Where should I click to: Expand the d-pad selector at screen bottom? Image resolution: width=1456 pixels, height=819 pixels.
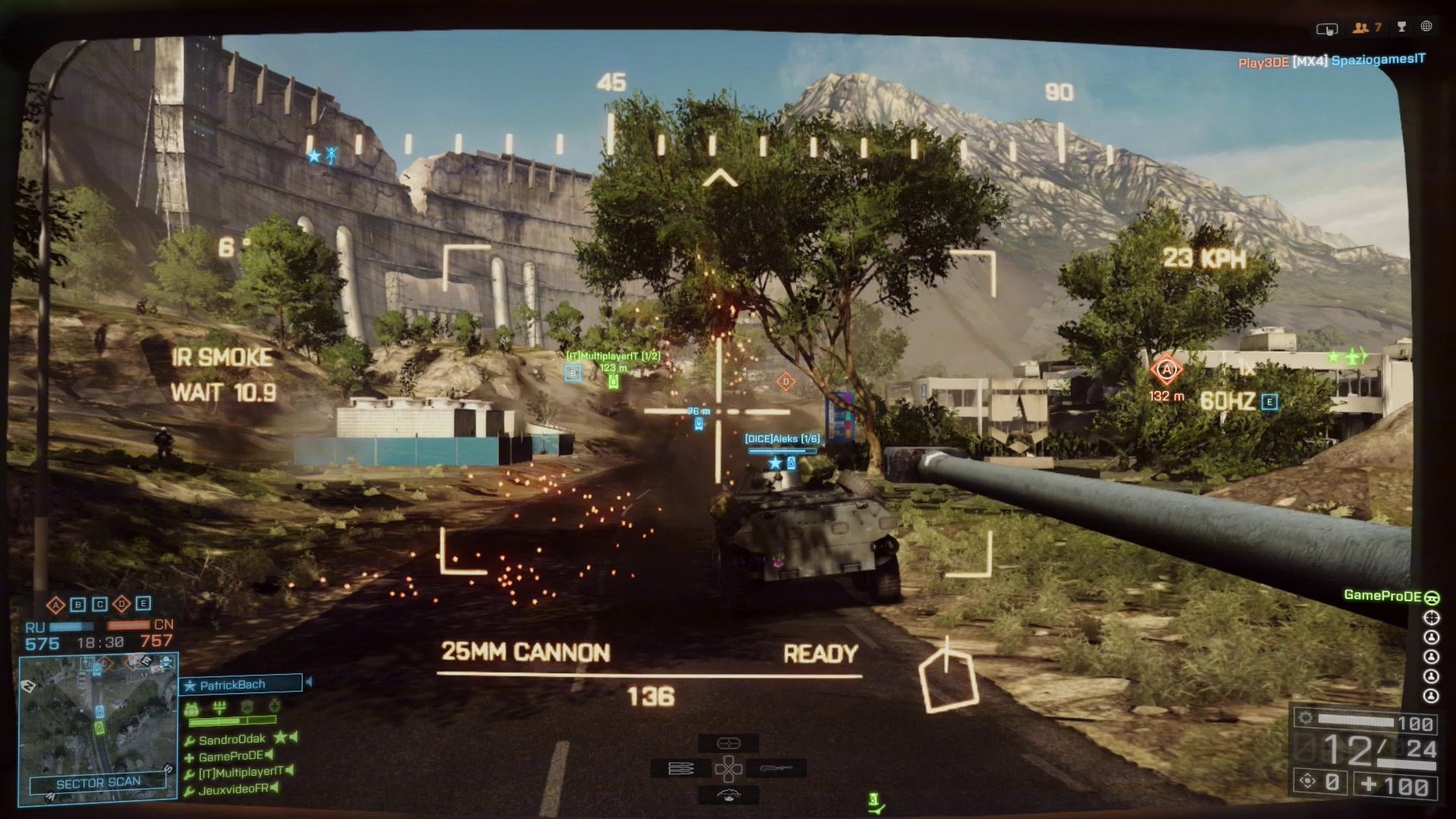click(730, 768)
